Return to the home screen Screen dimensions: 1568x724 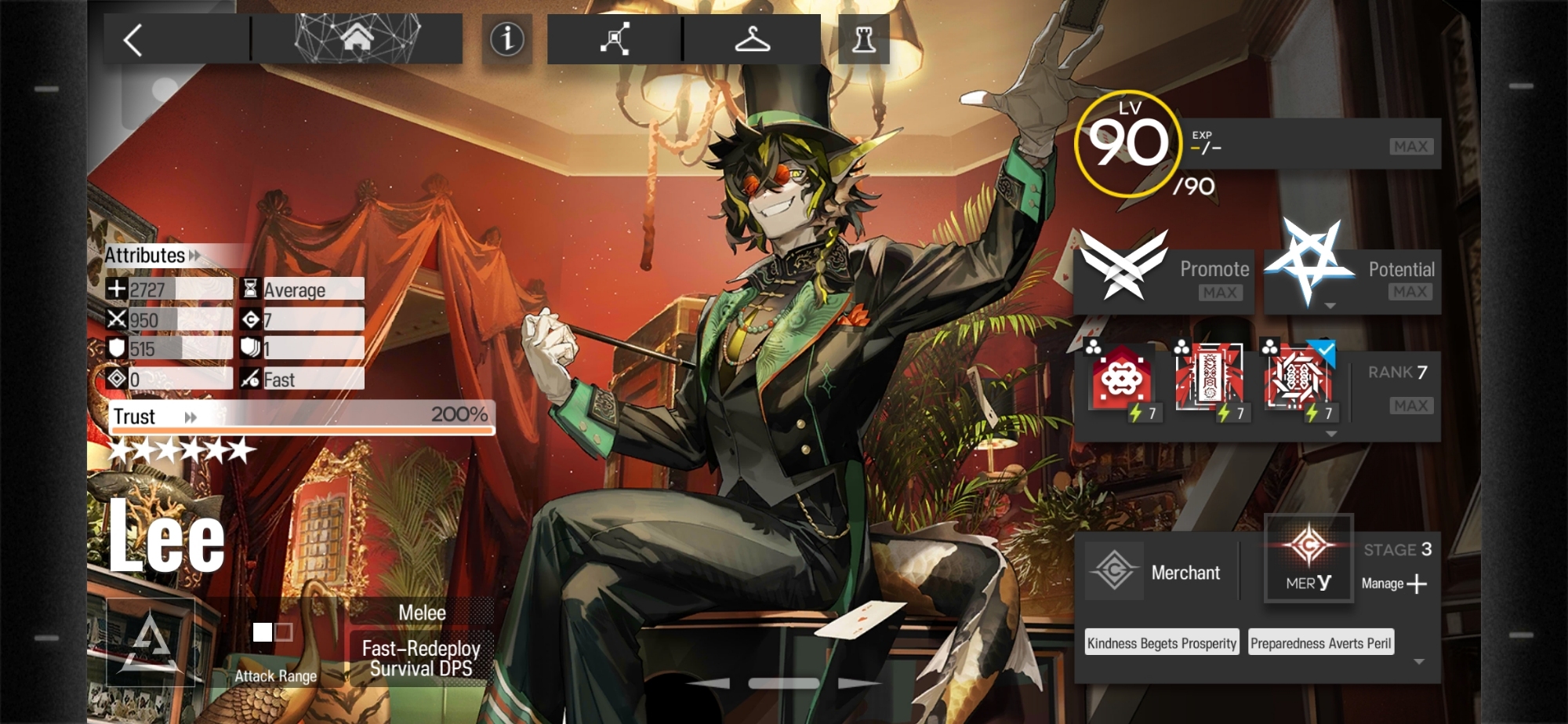tap(357, 38)
